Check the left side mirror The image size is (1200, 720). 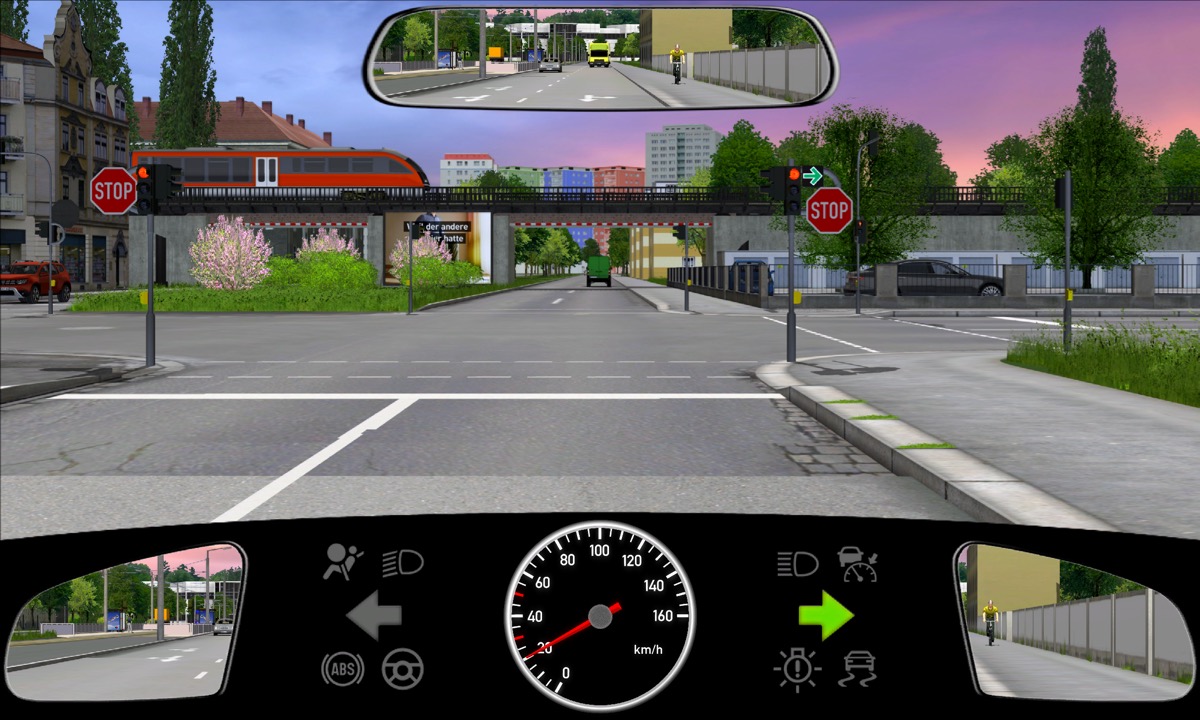point(125,622)
